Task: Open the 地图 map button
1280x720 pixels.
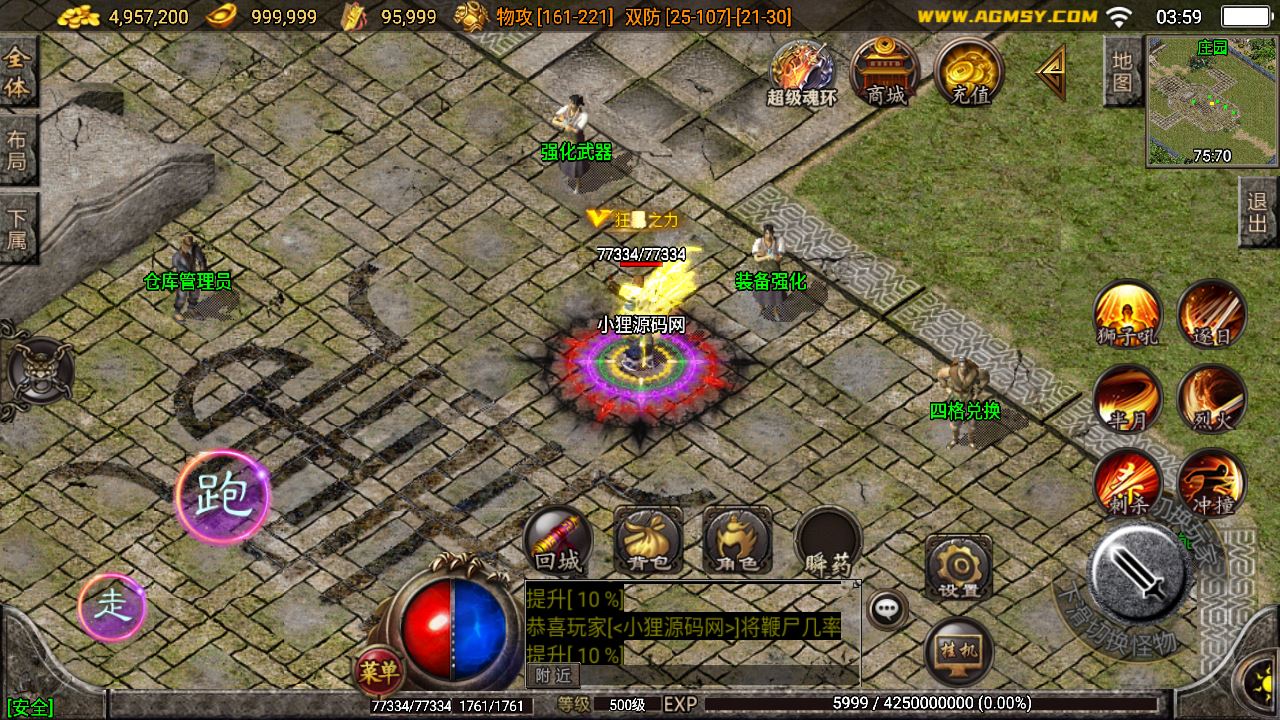Action: (1122, 72)
